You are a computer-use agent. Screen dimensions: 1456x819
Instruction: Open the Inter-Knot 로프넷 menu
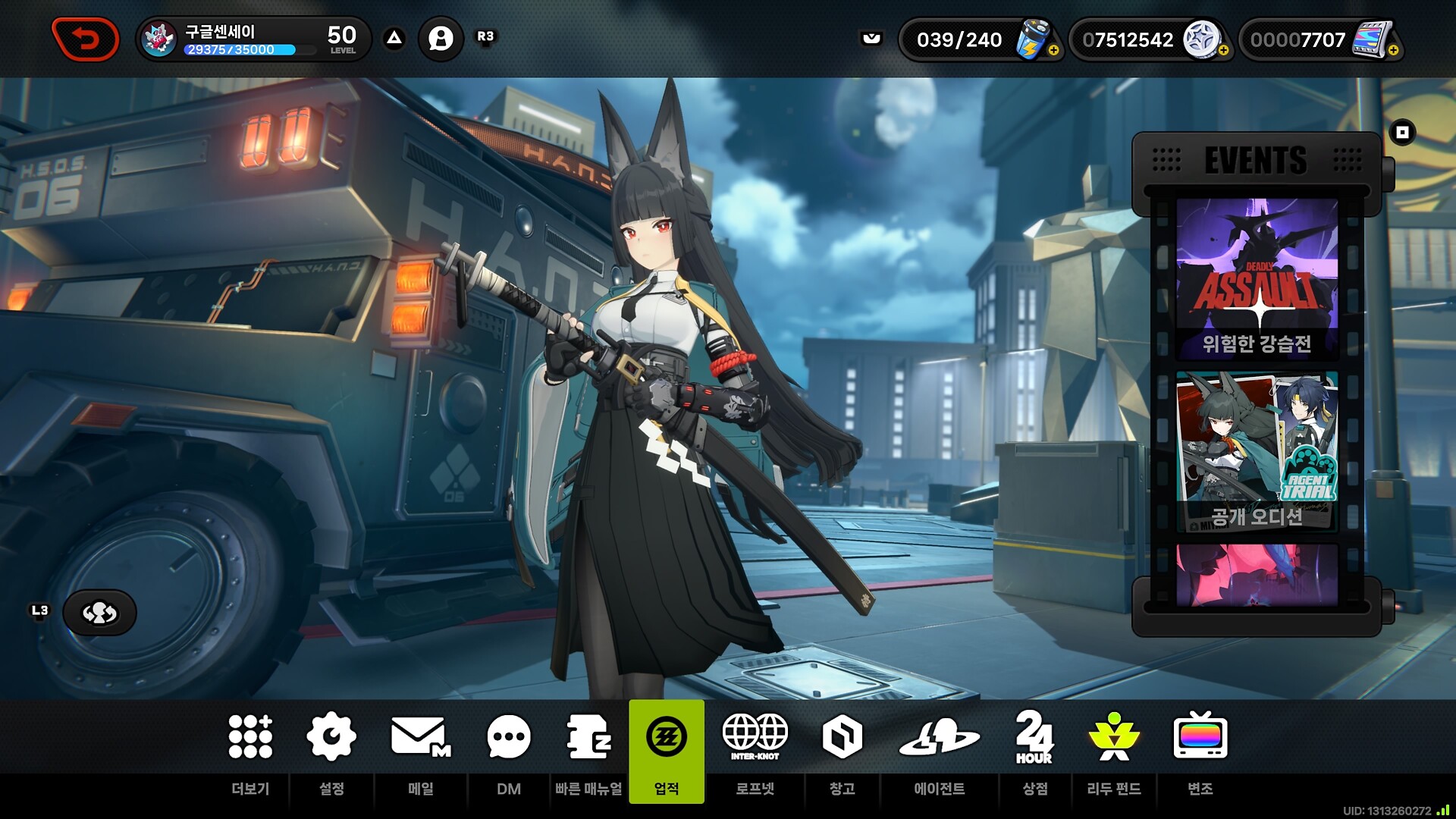(755, 751)
